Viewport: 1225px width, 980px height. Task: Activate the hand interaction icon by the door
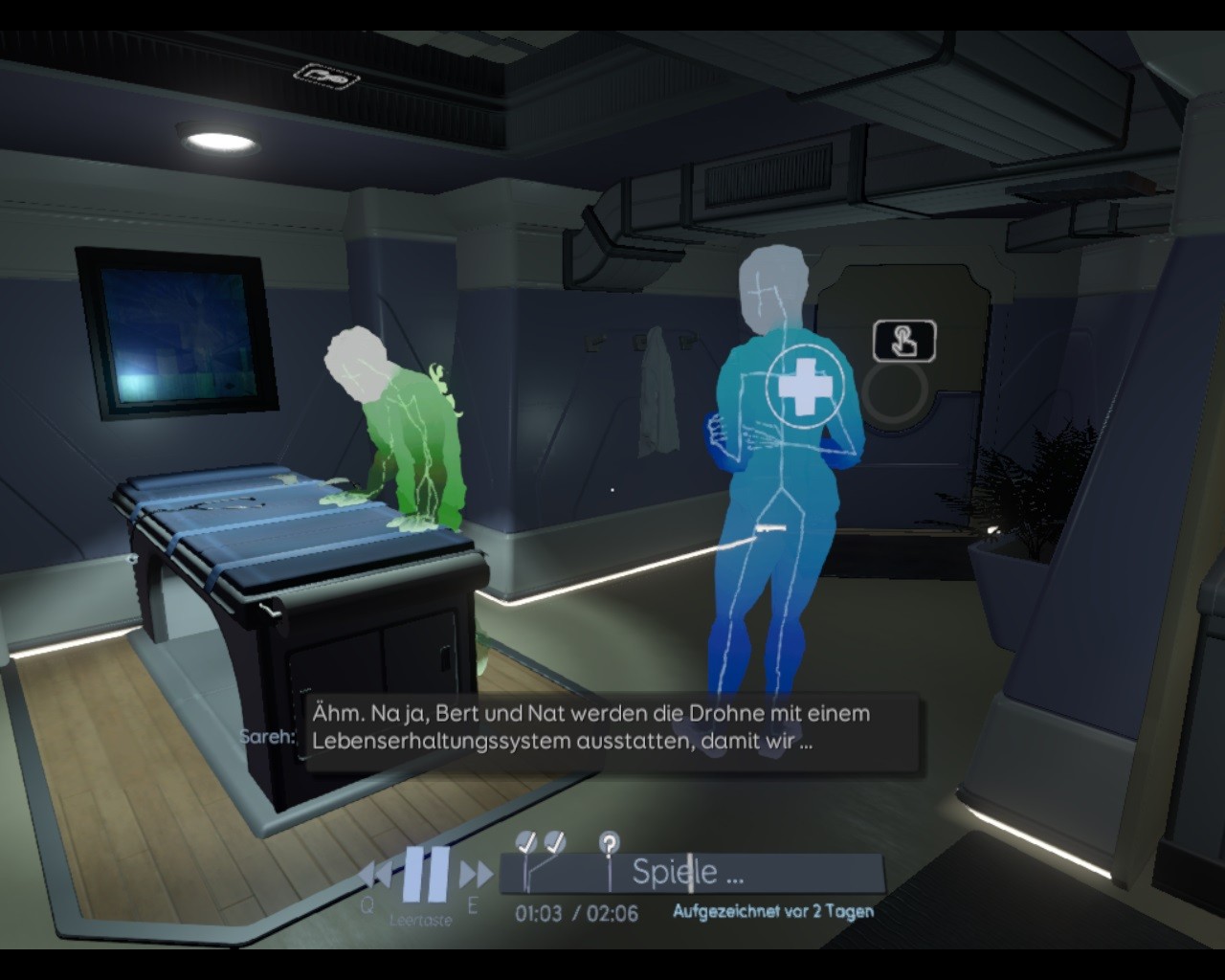[x=903, y=341]
